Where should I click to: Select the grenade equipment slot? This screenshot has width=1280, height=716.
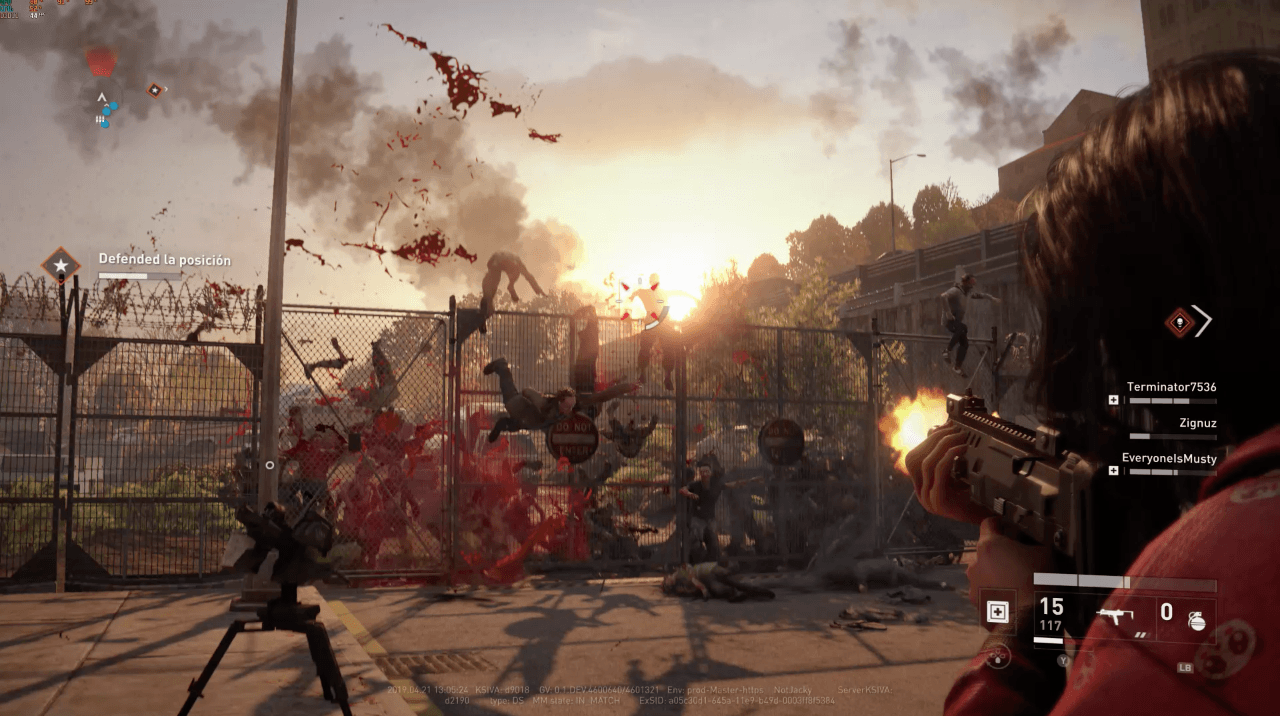(1196, 619)
